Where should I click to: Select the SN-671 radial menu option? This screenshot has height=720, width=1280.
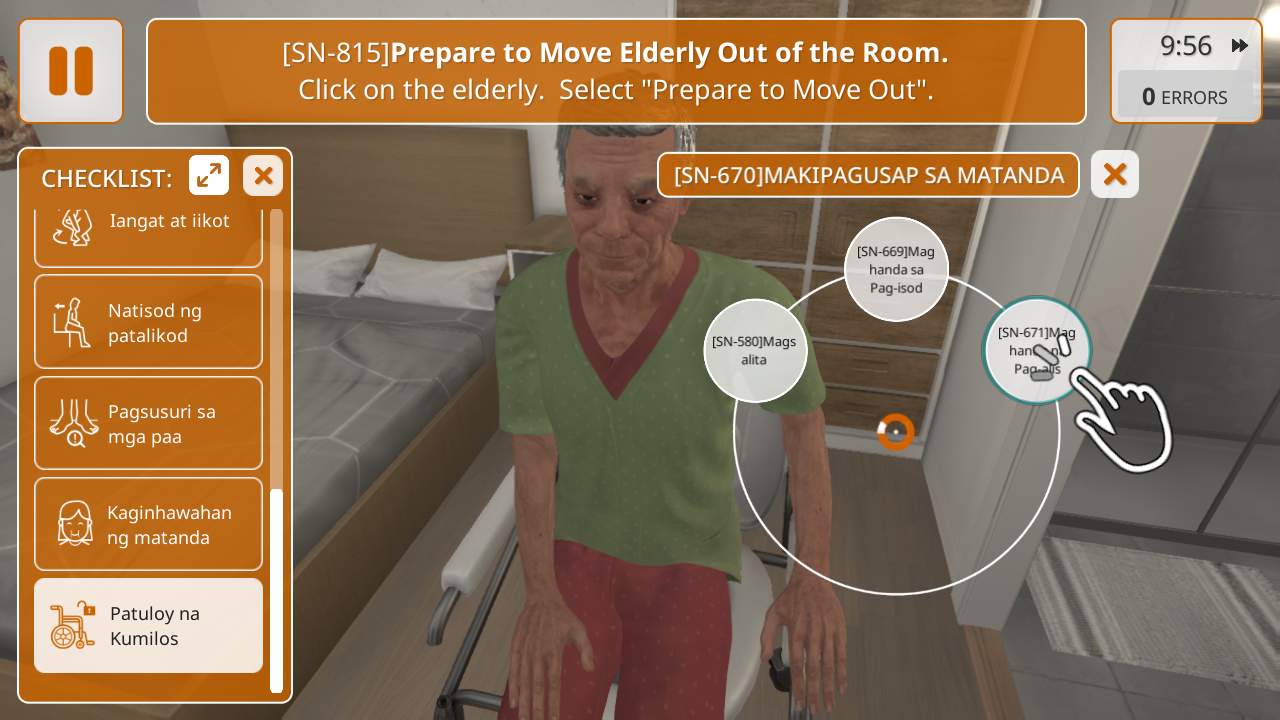click(x=1036, y=350)
